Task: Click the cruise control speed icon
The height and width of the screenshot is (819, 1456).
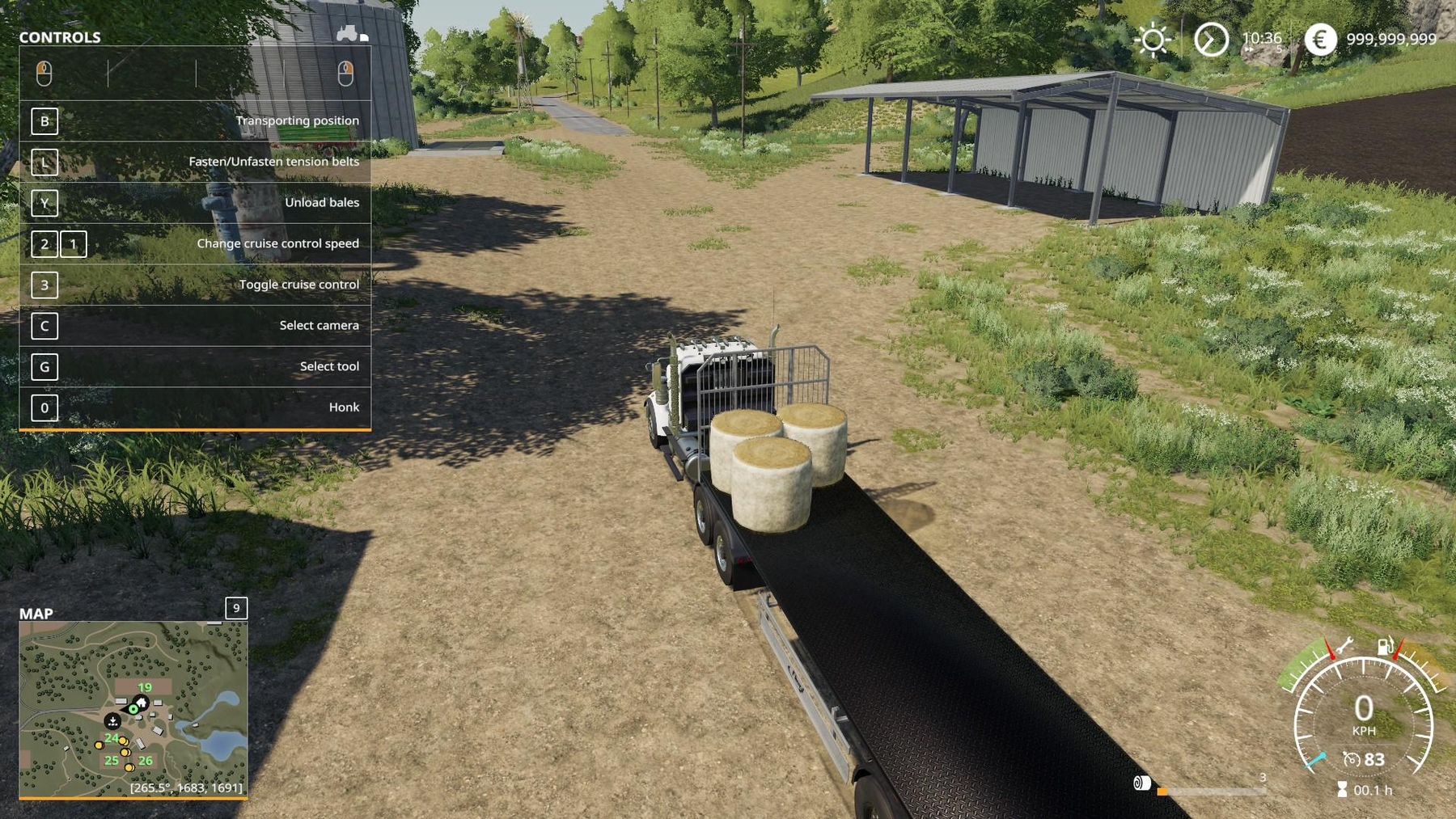Action: click(1351, 759)
